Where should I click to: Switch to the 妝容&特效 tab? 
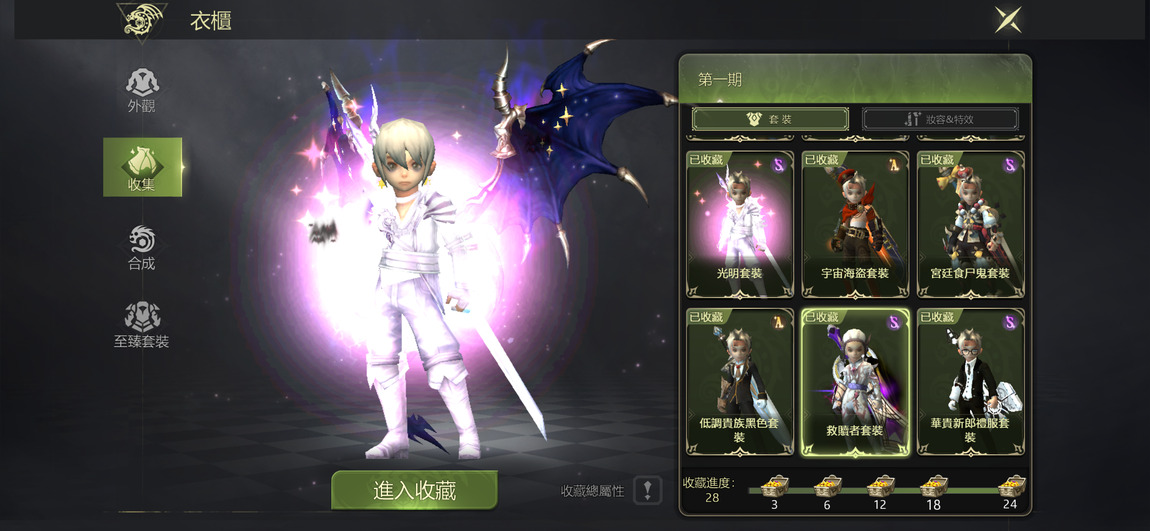[x=940, y=119]
